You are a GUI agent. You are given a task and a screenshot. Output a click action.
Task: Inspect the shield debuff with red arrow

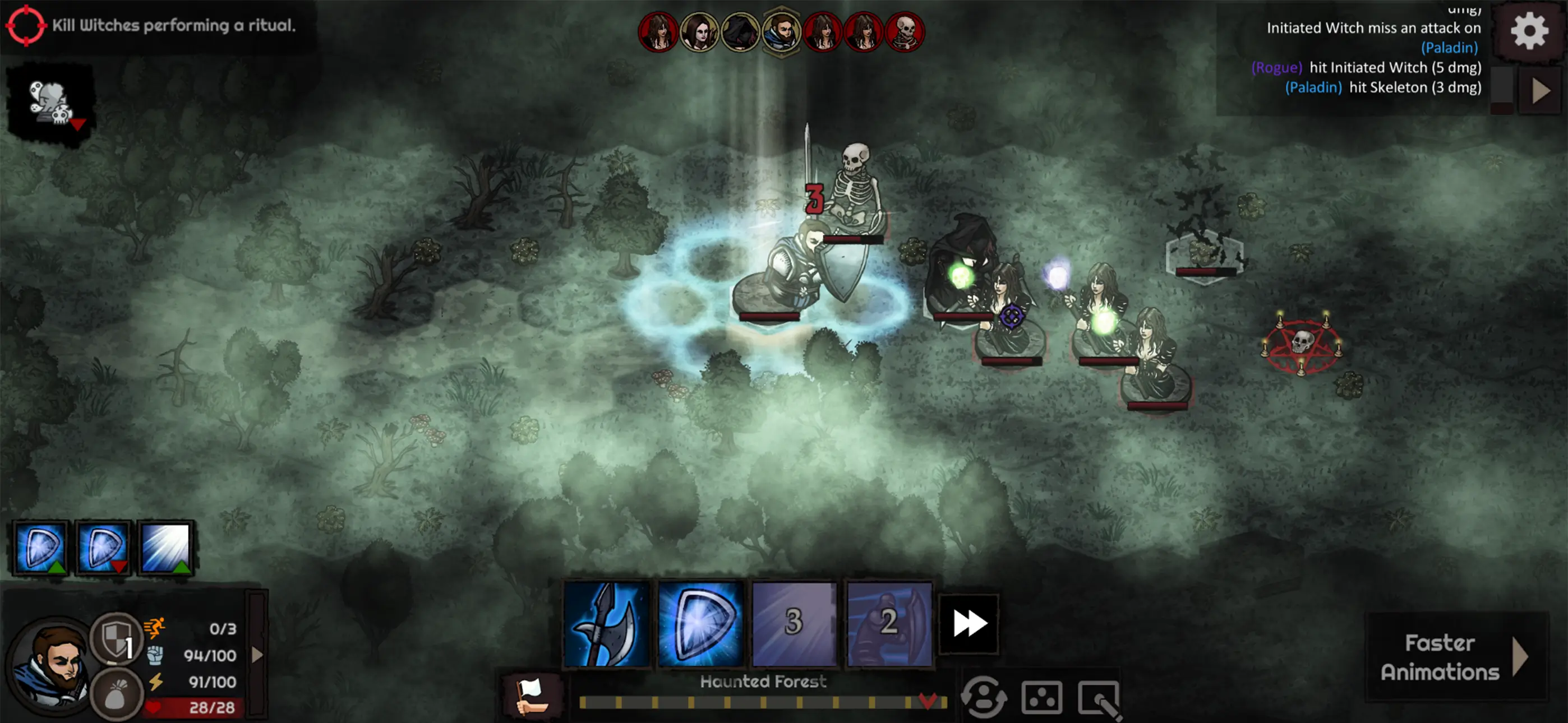[103, 547]
